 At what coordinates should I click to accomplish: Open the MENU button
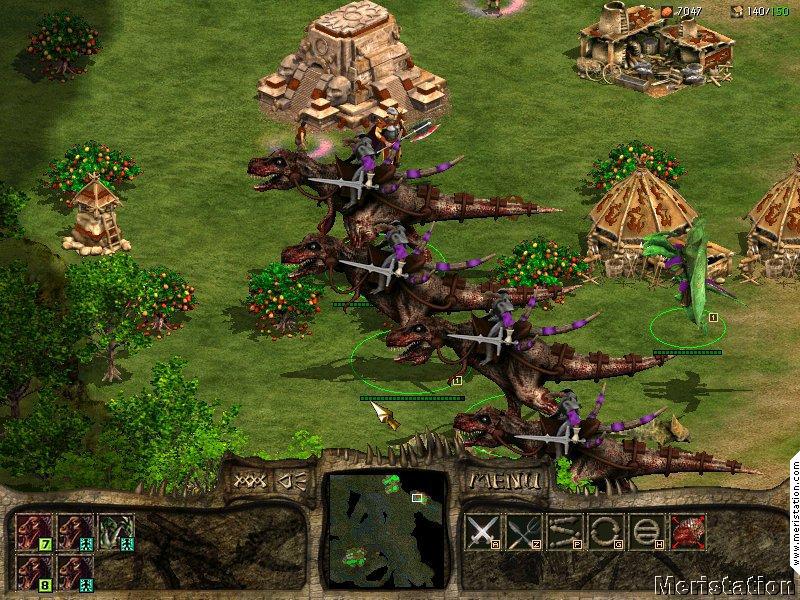tap(503, 480)
